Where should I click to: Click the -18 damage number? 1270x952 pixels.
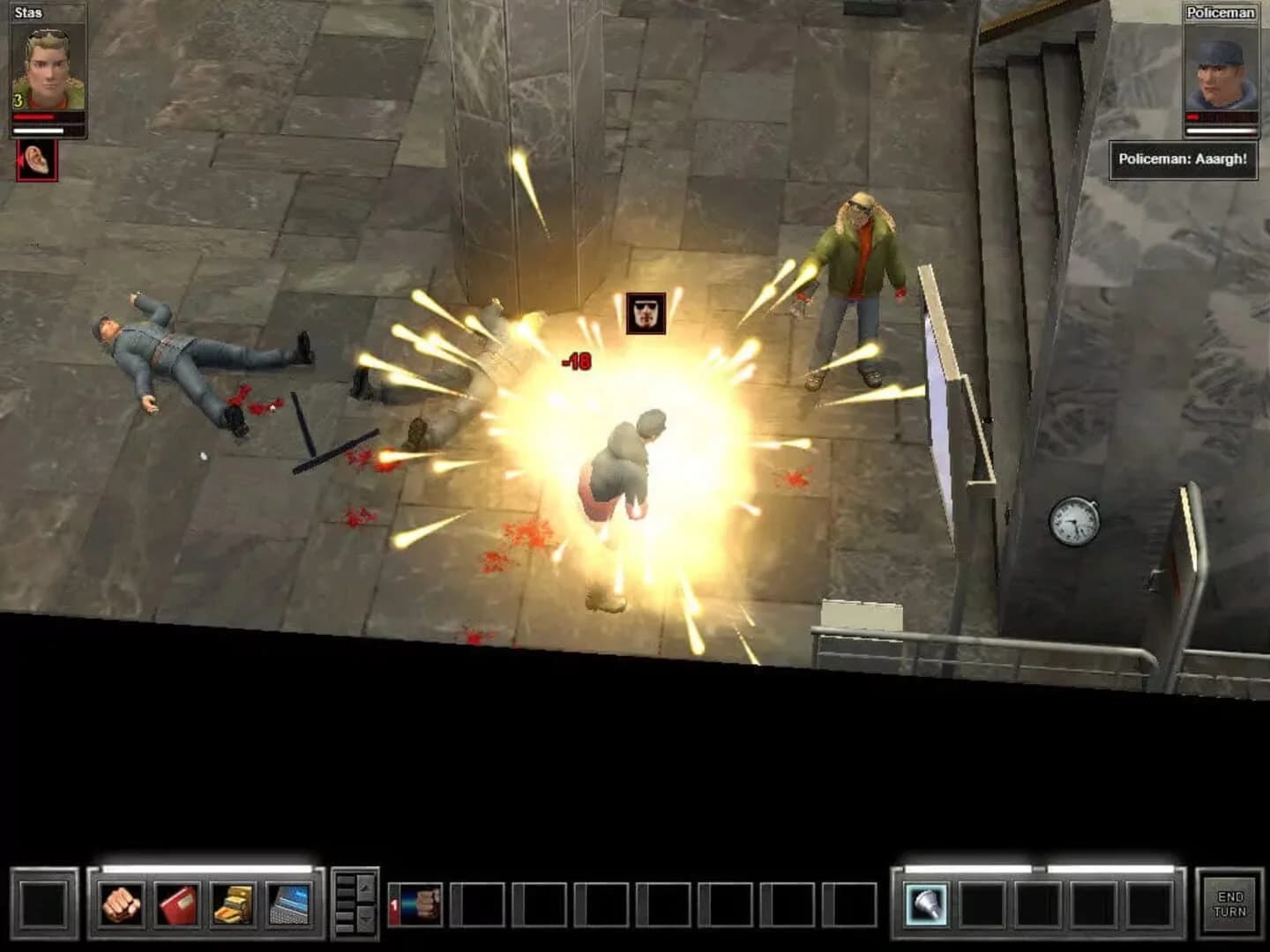click(x=575, y=360)
